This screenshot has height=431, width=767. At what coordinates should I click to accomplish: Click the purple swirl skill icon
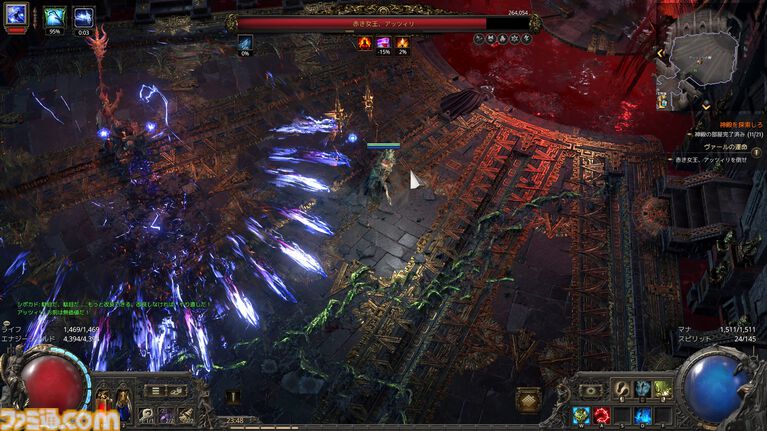pos(166,414)
